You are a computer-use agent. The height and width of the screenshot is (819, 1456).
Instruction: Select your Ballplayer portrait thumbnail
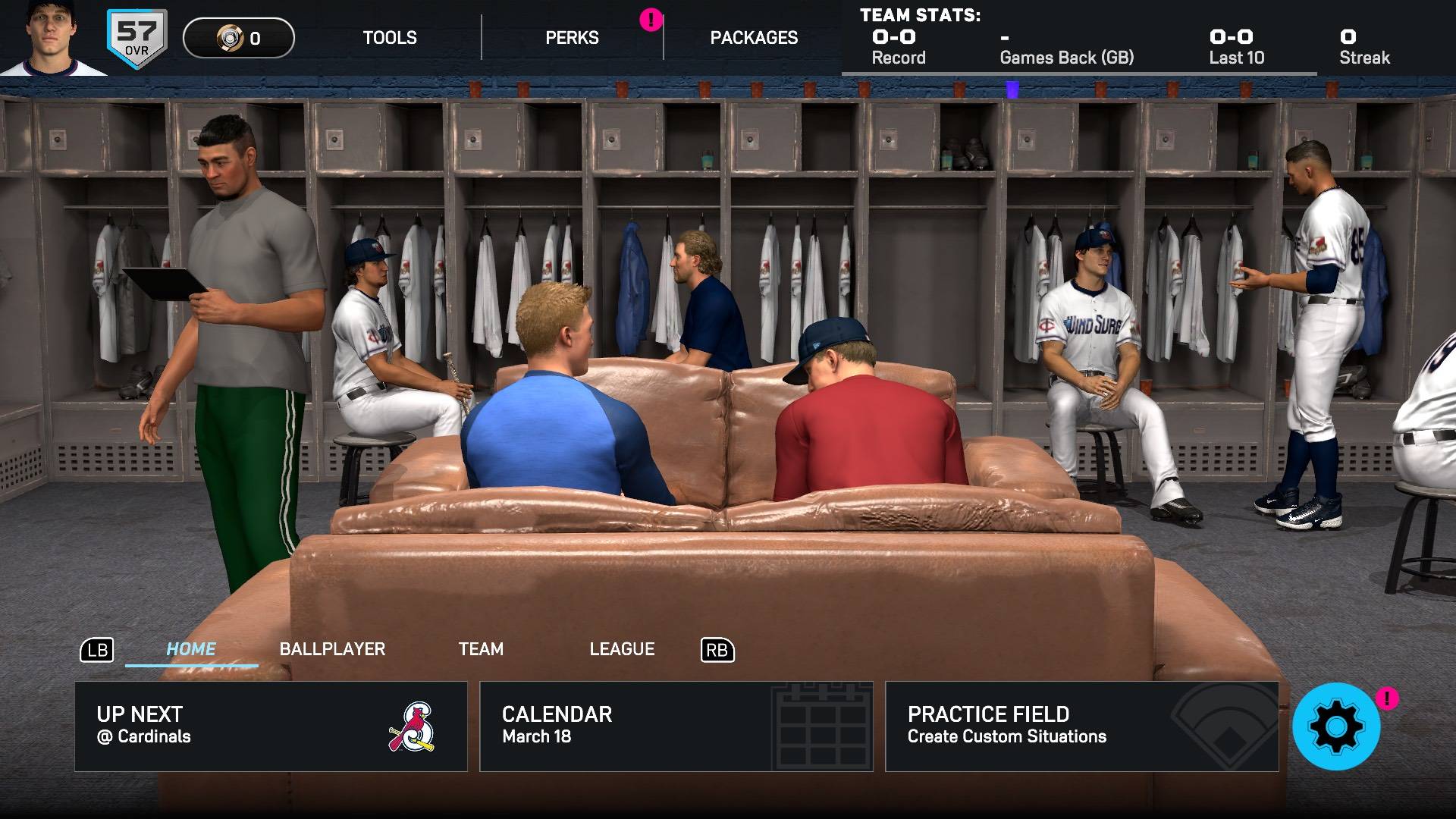51,38
